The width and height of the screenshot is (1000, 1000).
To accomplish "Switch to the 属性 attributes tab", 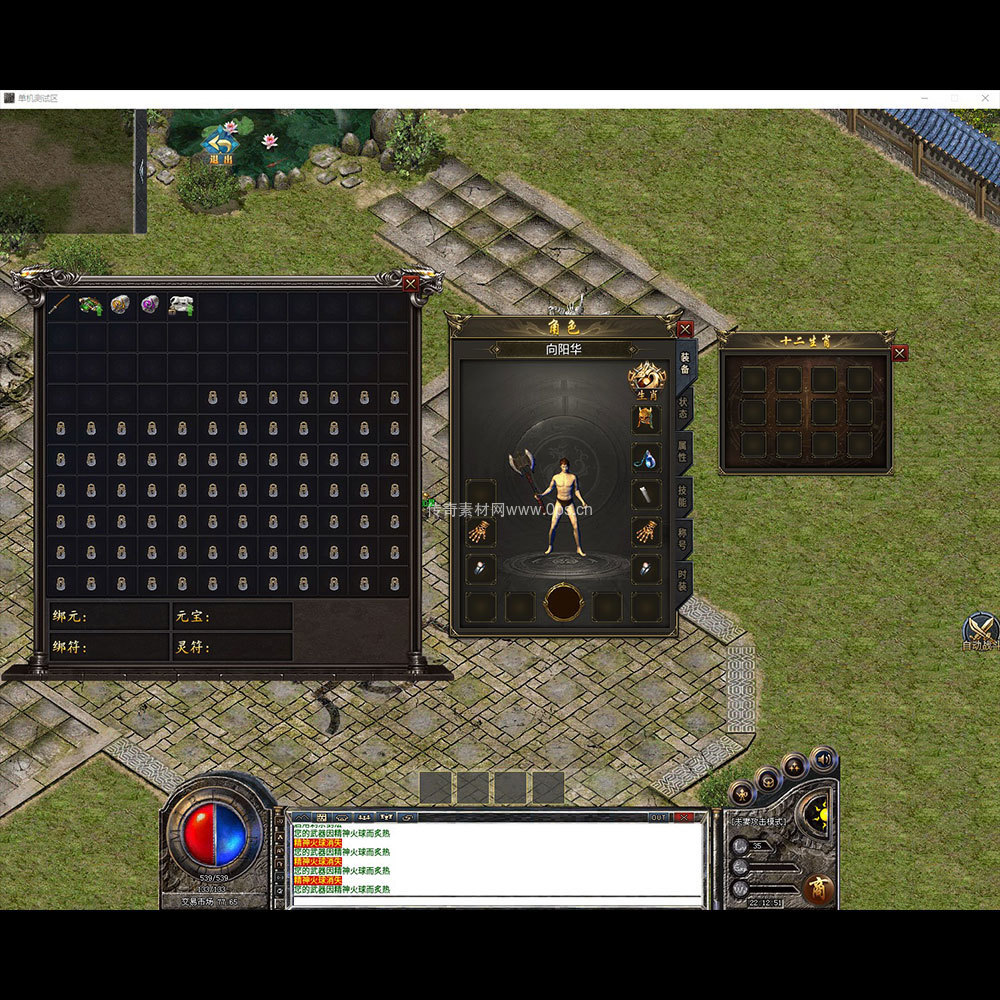I will tap(684, 454).
